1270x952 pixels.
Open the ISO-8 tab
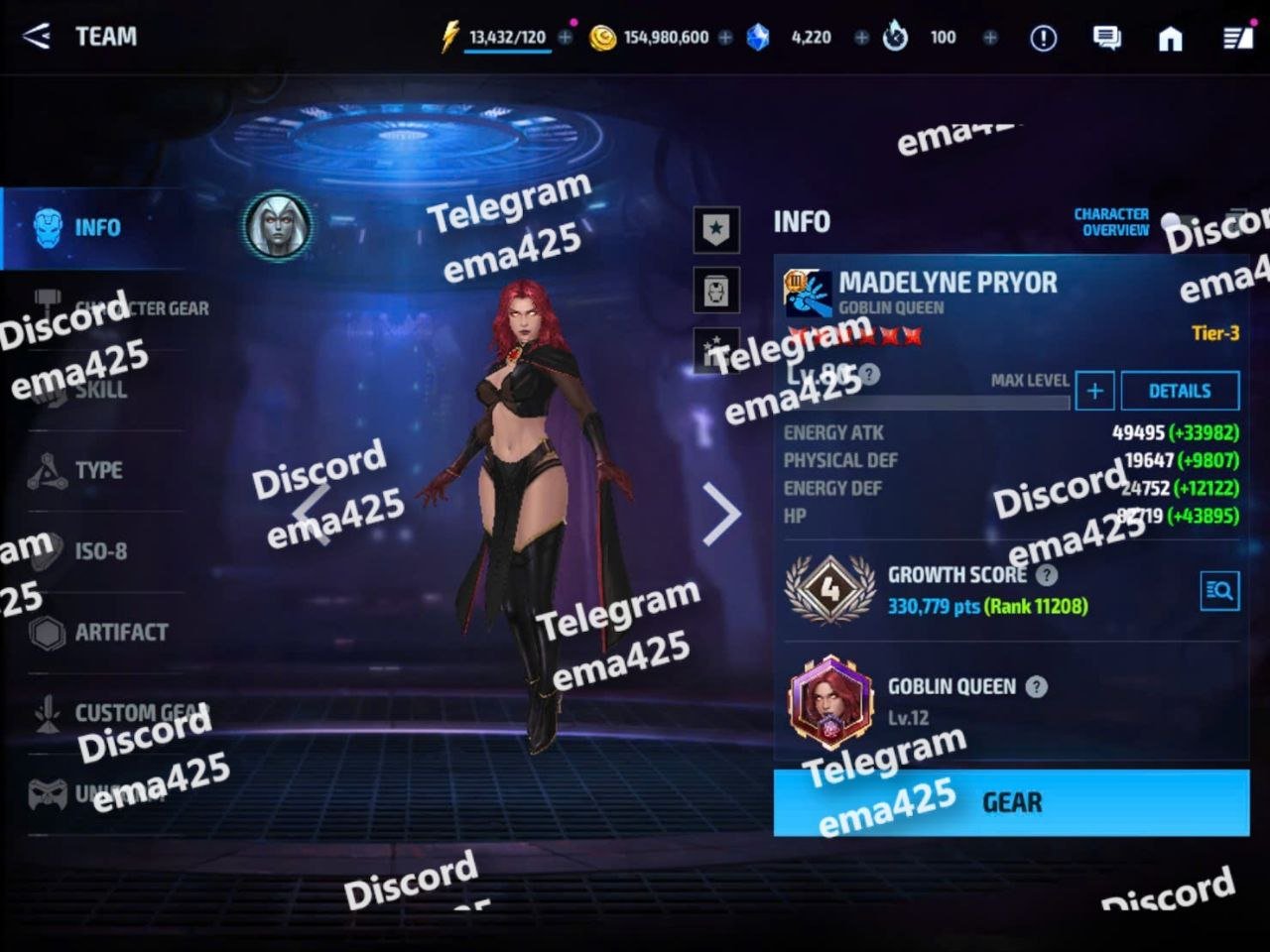(99, 551)
